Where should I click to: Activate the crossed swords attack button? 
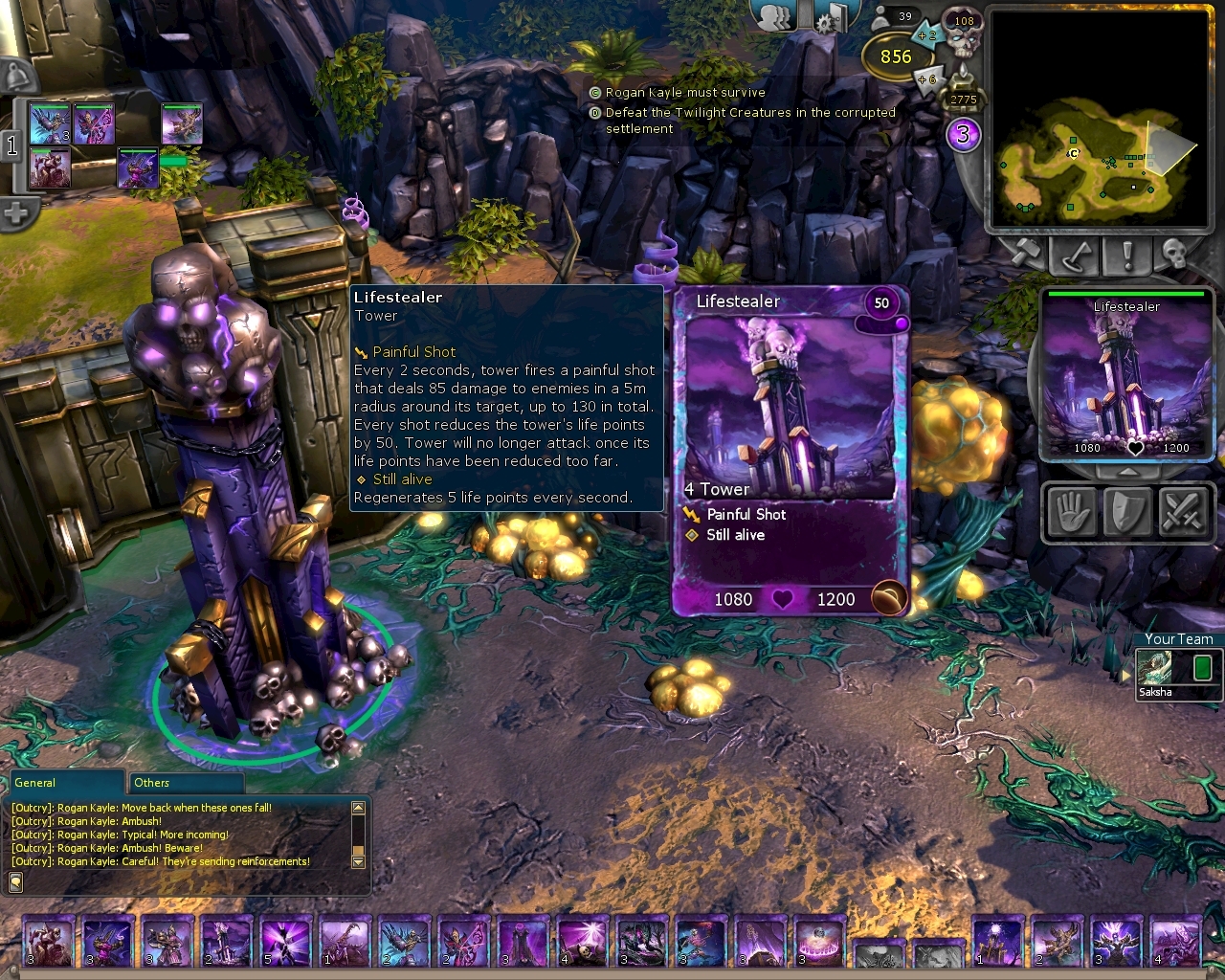pyautogui.click(x=1182, y=511)
